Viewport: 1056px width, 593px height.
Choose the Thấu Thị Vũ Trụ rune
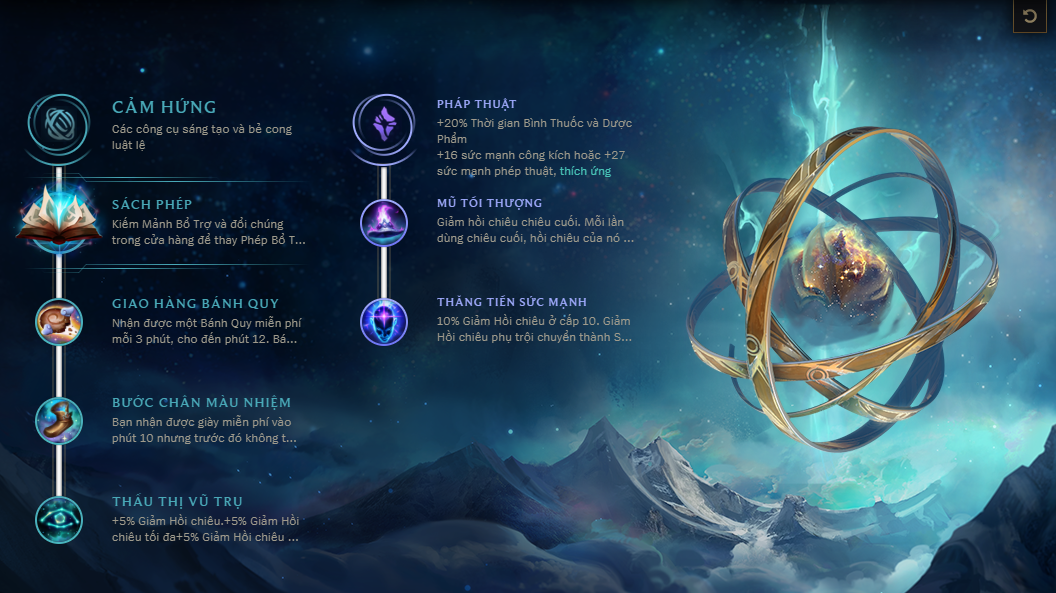59,518
